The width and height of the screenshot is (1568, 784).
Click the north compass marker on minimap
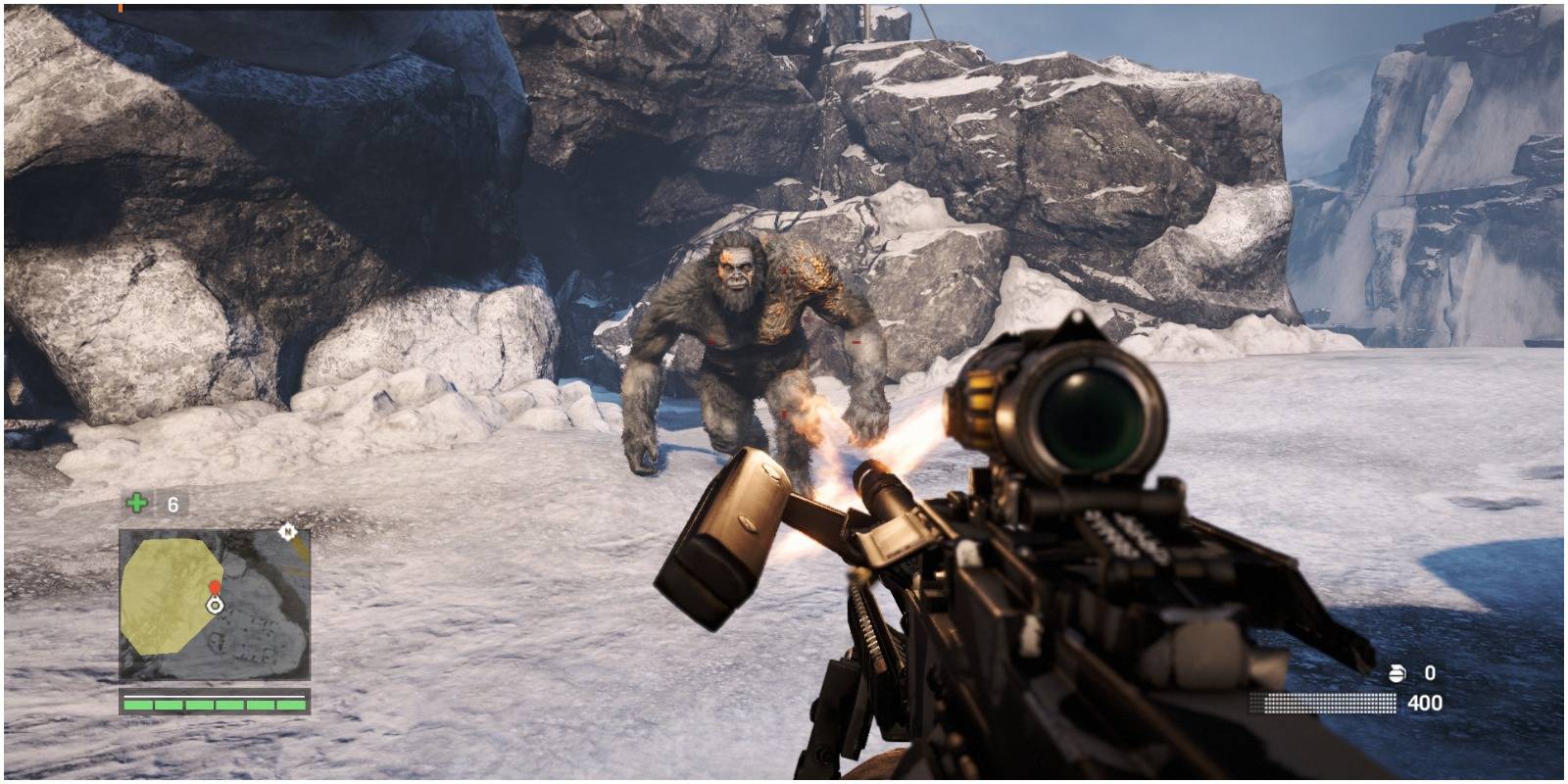[x=288, y=532]
